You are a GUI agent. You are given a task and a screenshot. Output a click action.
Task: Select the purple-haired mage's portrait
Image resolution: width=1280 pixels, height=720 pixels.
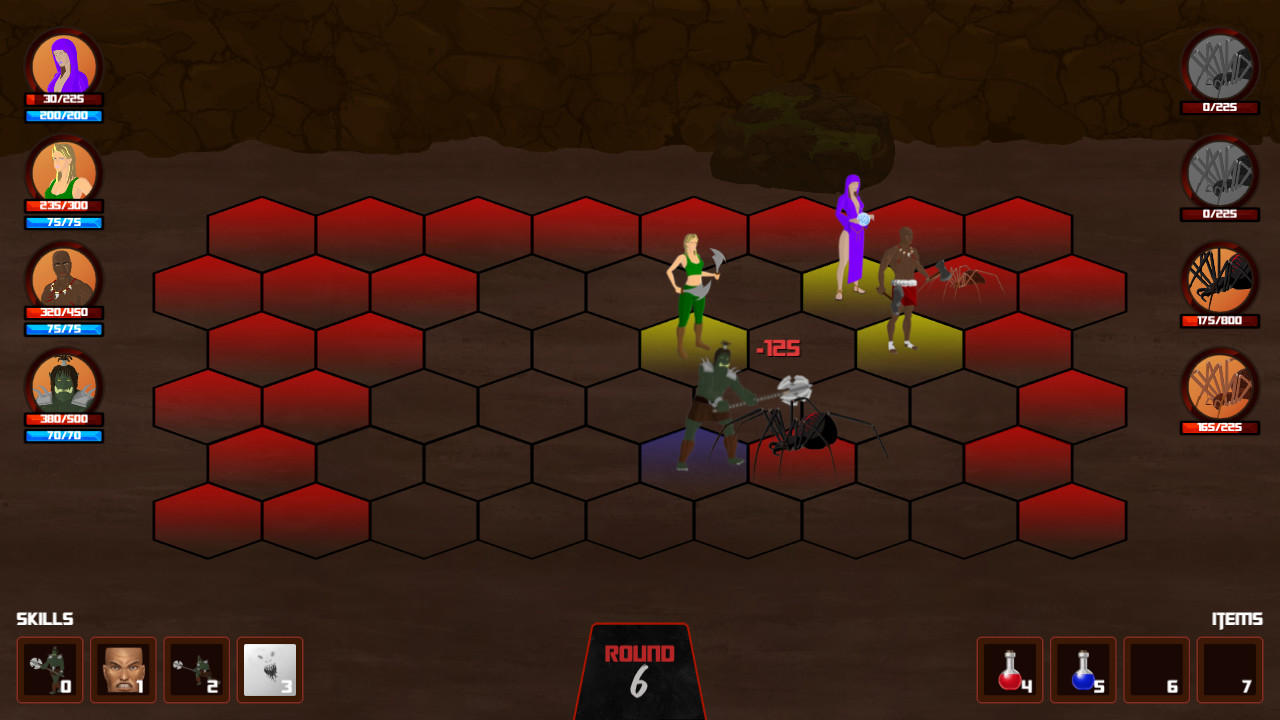(x=63, y=63)
